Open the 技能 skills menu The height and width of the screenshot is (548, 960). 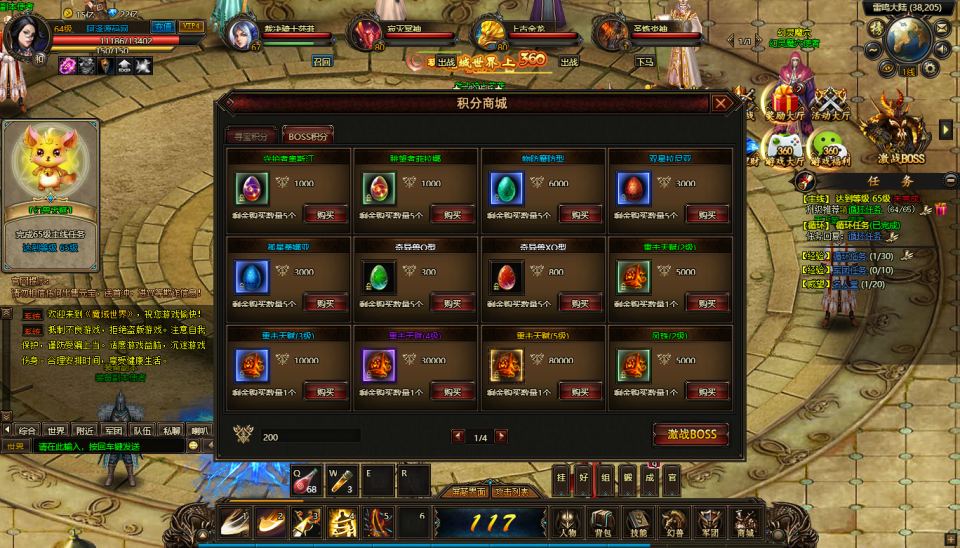[637, 522]
